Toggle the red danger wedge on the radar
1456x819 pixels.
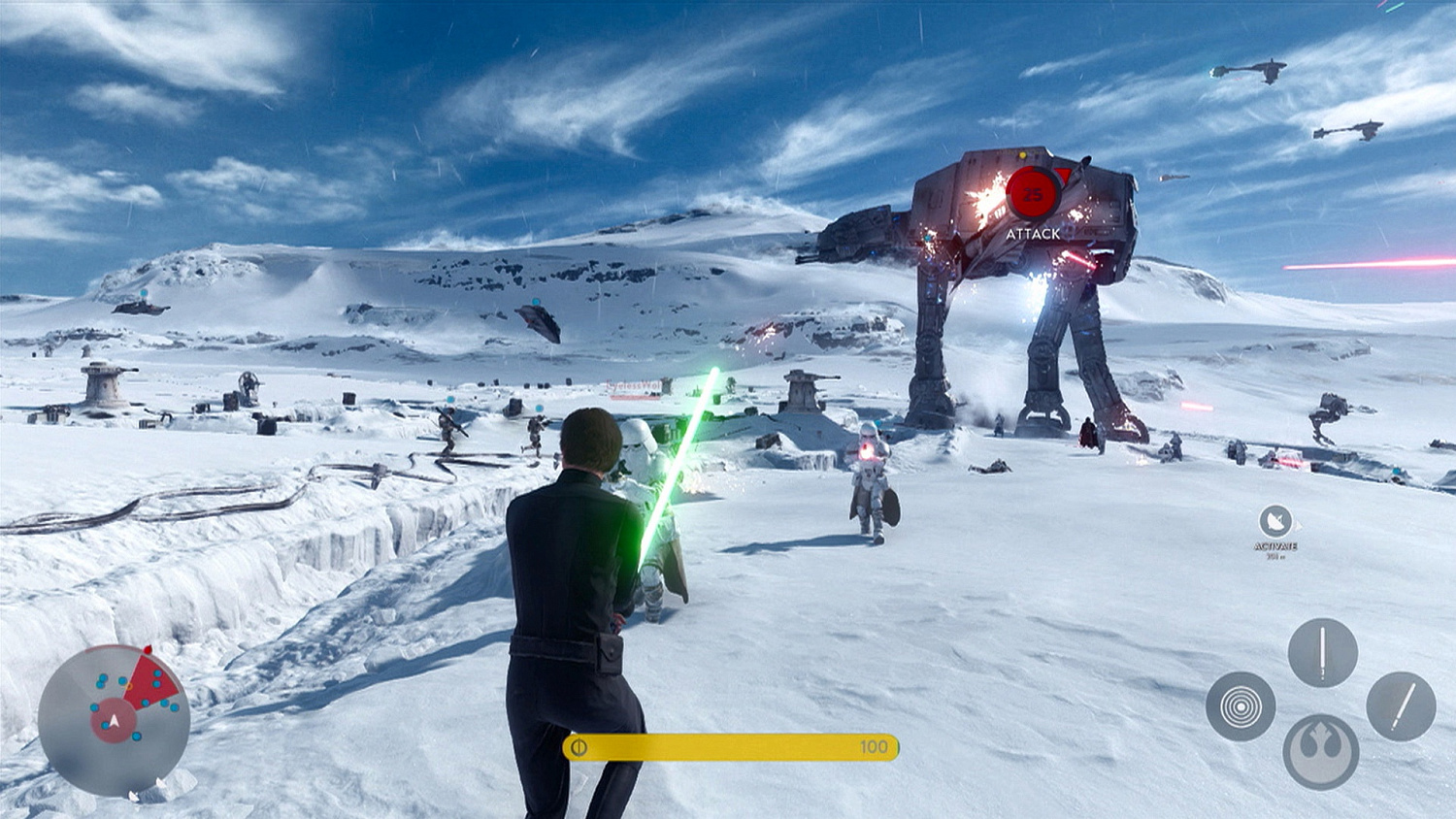149,679
